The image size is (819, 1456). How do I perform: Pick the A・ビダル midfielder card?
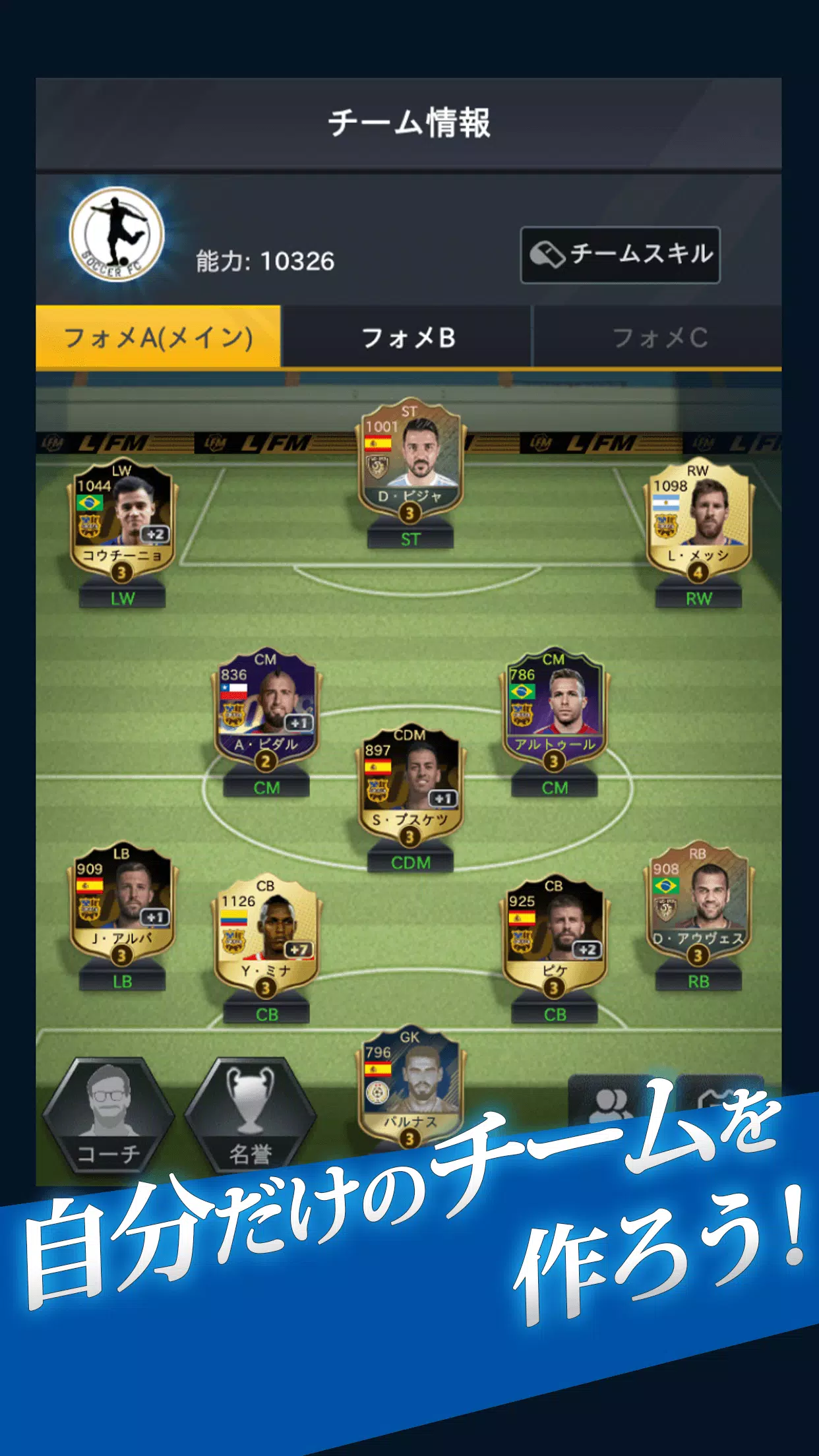[x=266, y=710]
